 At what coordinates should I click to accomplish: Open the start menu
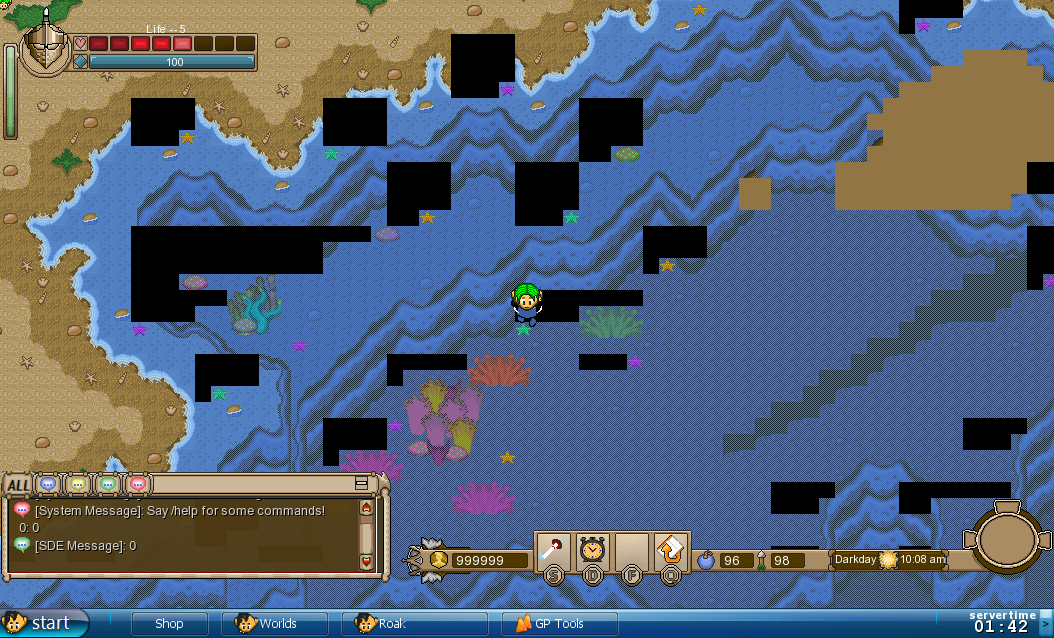tap(44, 623)
